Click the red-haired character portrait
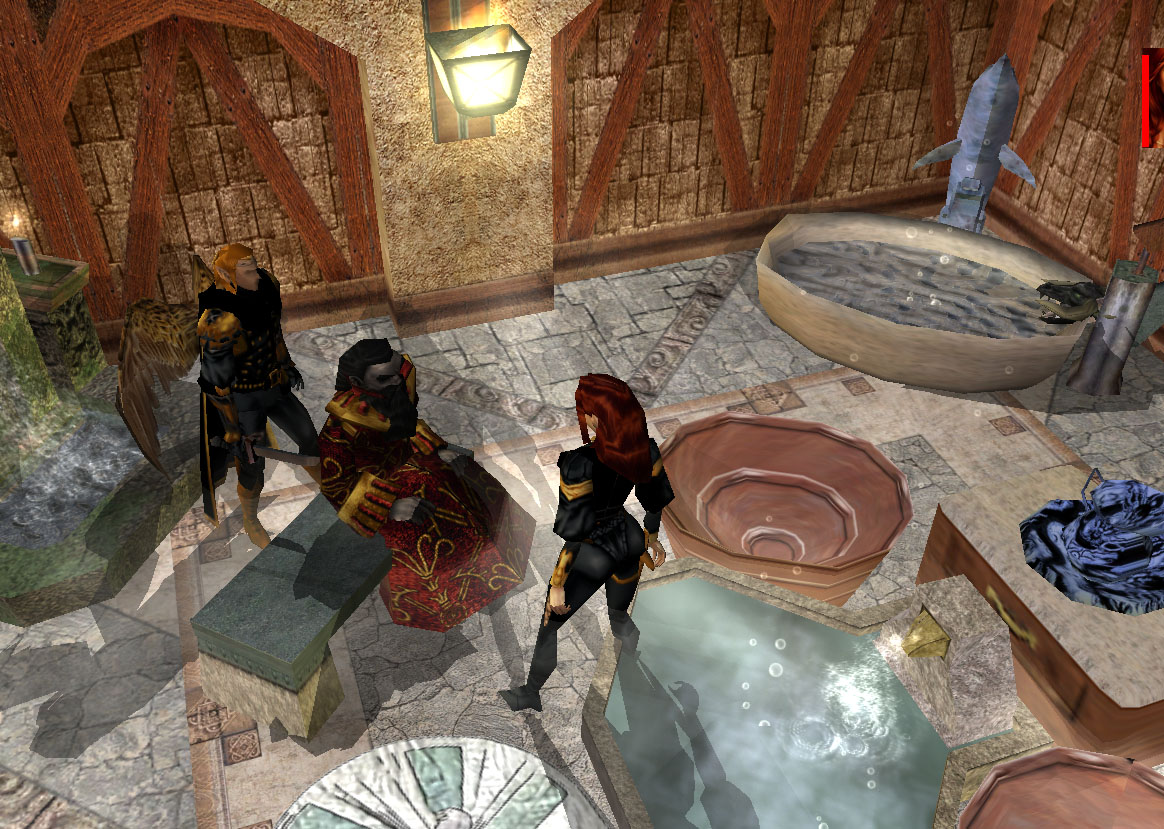 [1156, 100]
